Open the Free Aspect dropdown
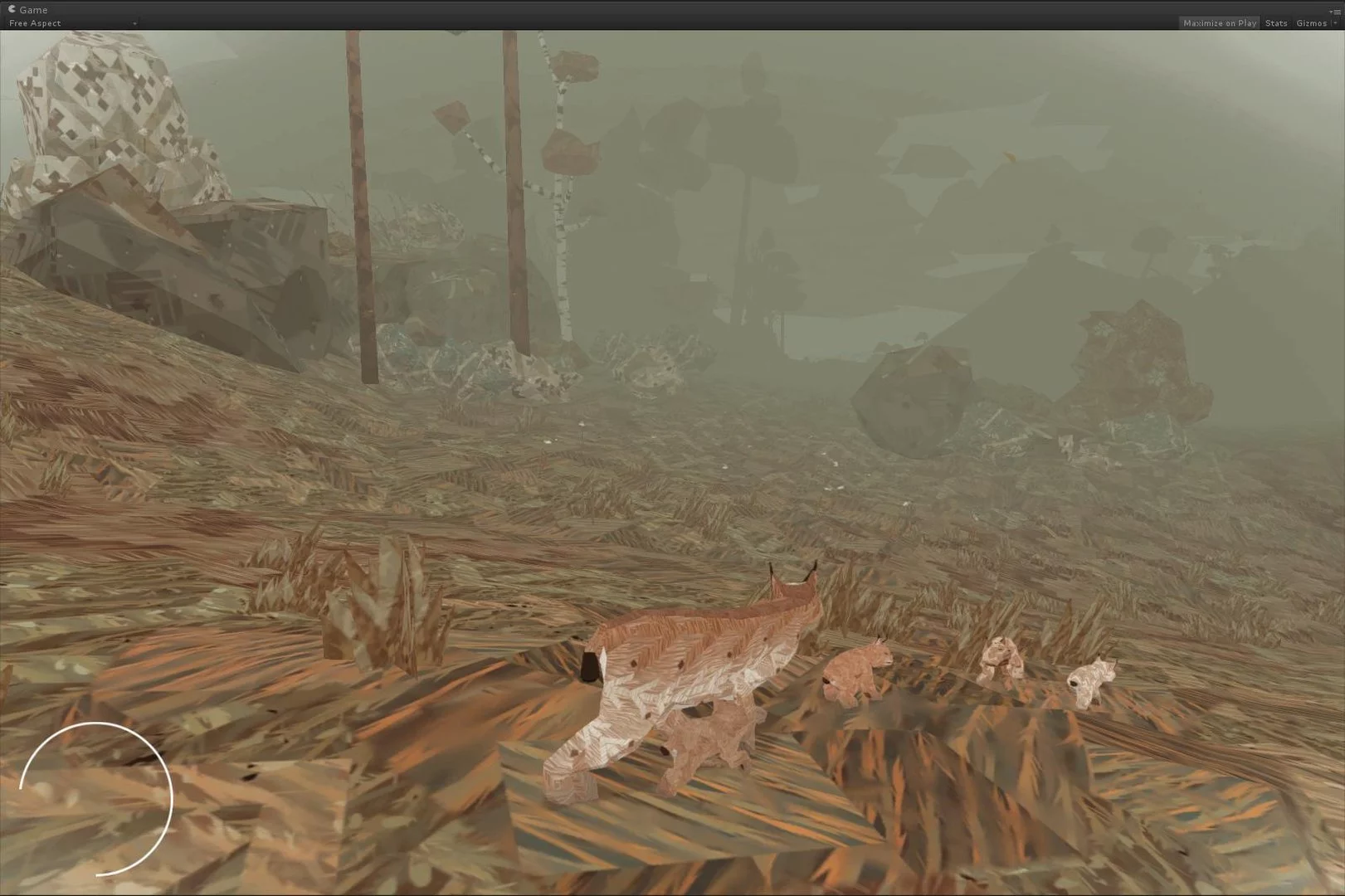Screen dimensions: 1345x896 [72, 23]
